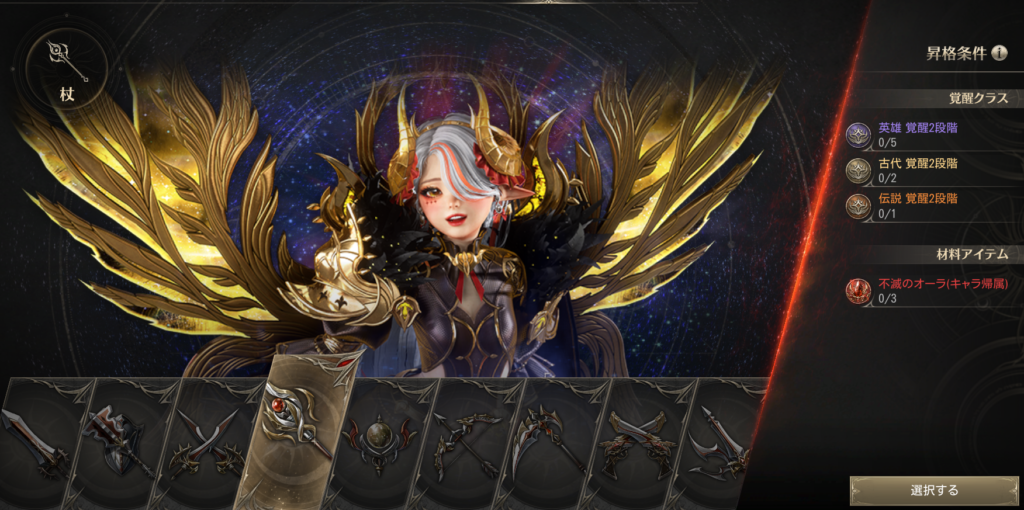Open the 昇格条件 info icon

(999, 53)
